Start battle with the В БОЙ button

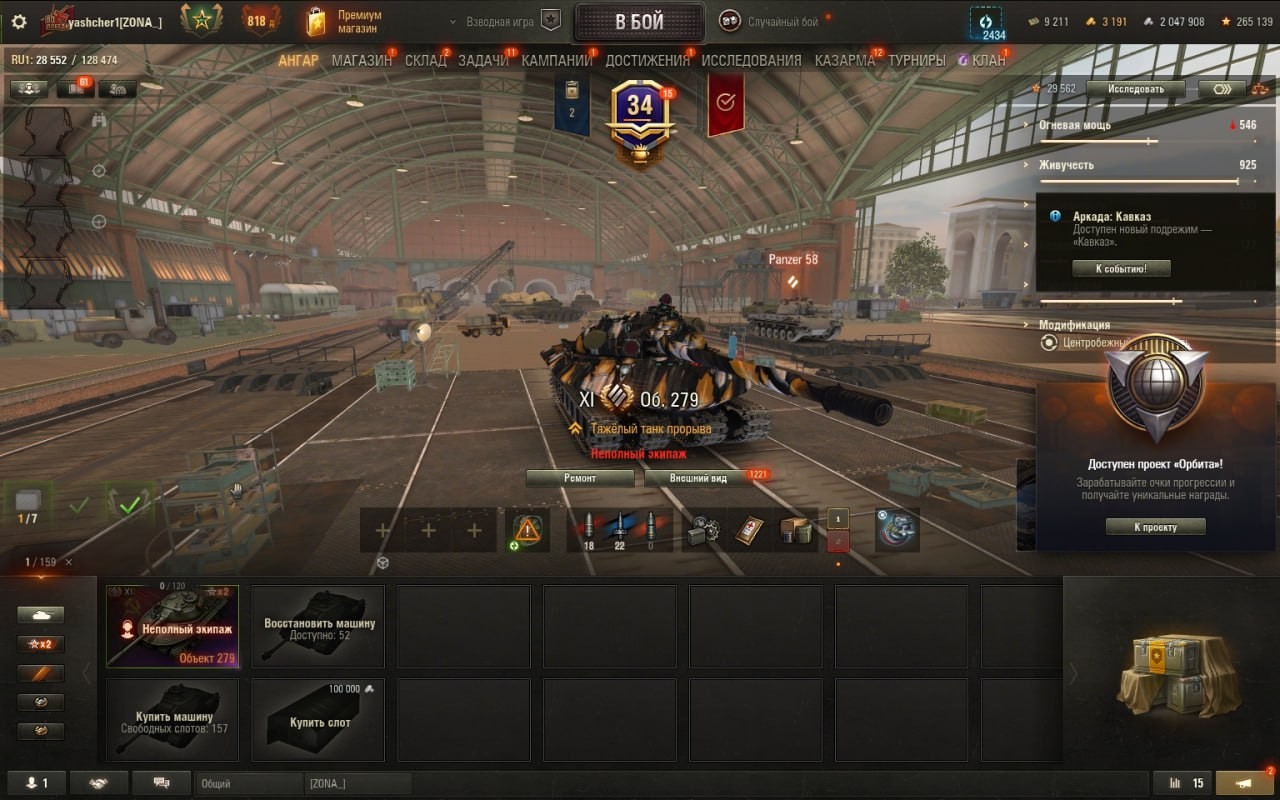point(639,22)
